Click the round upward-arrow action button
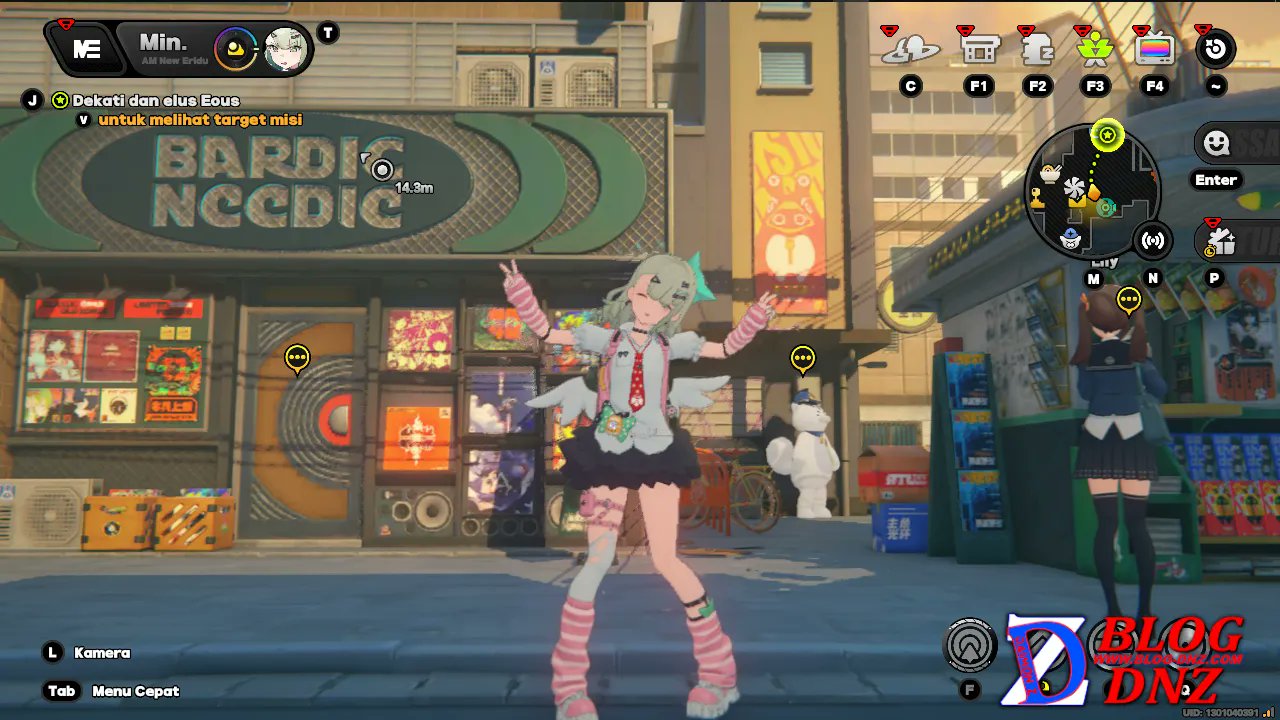Image resolution: width=1280 pixels, height=720 pixels. [x=969, y=644]
